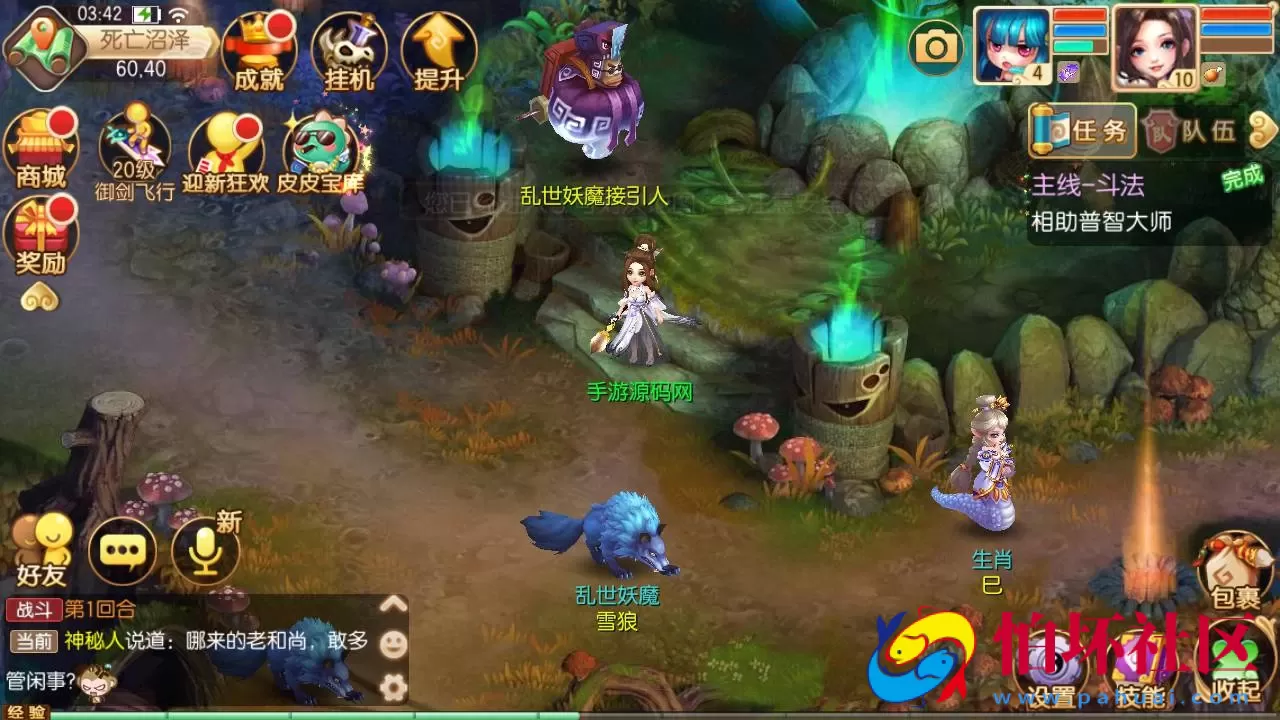Open the 好友 friends list
The image size is (1280, 720).
point(45,545)
